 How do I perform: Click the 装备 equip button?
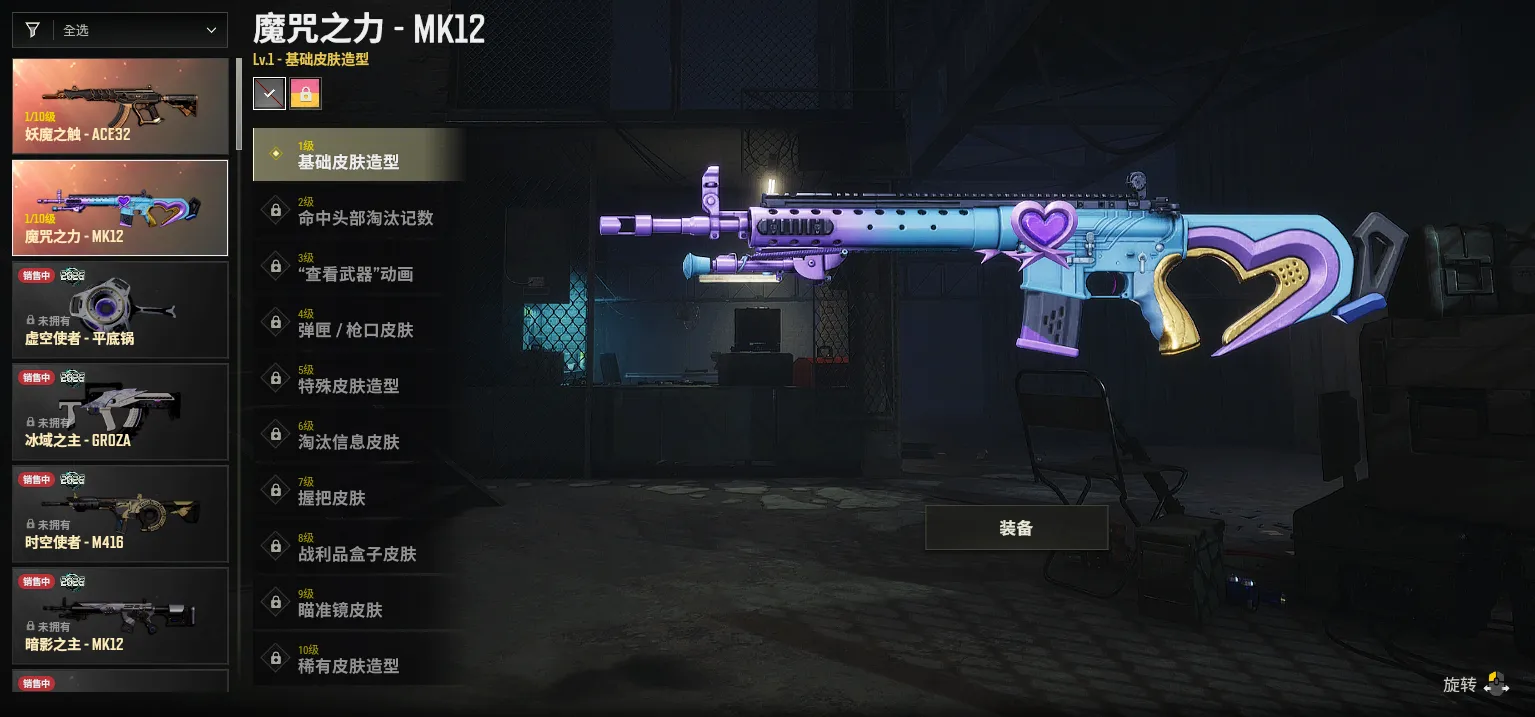[1016, 528]
